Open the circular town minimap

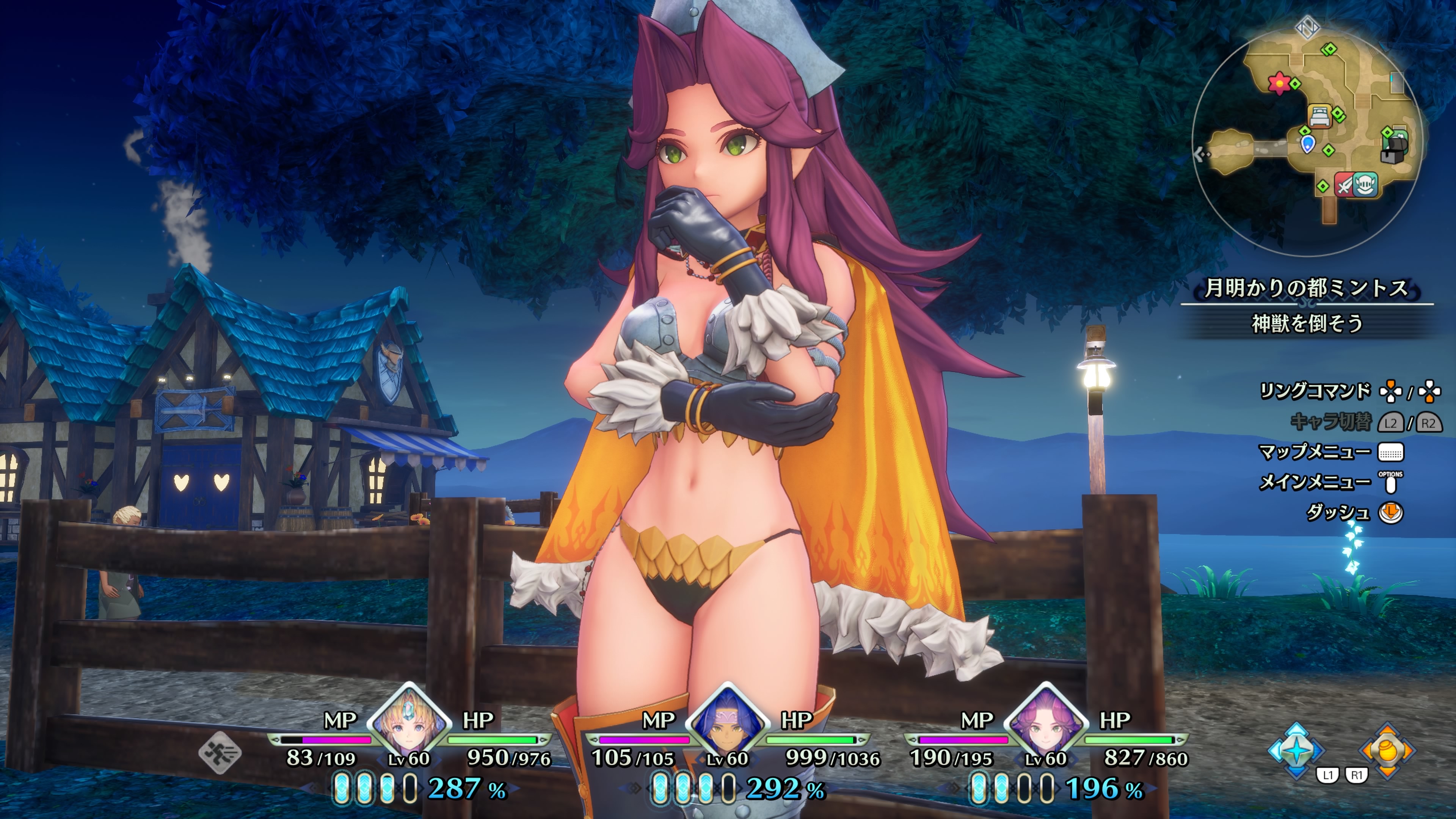pos(1305,138)
